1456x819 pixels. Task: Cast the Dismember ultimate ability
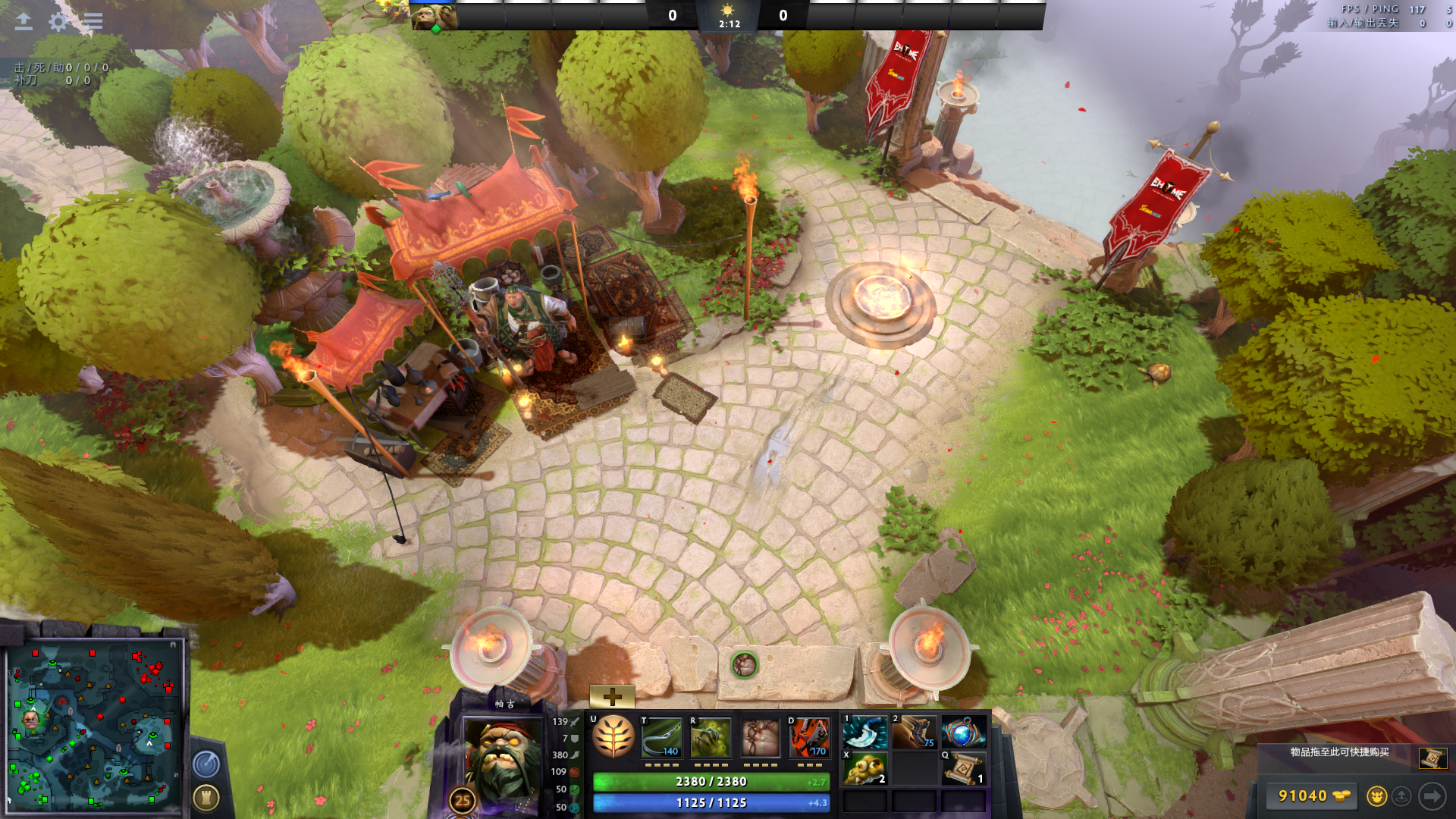(808, 737)
